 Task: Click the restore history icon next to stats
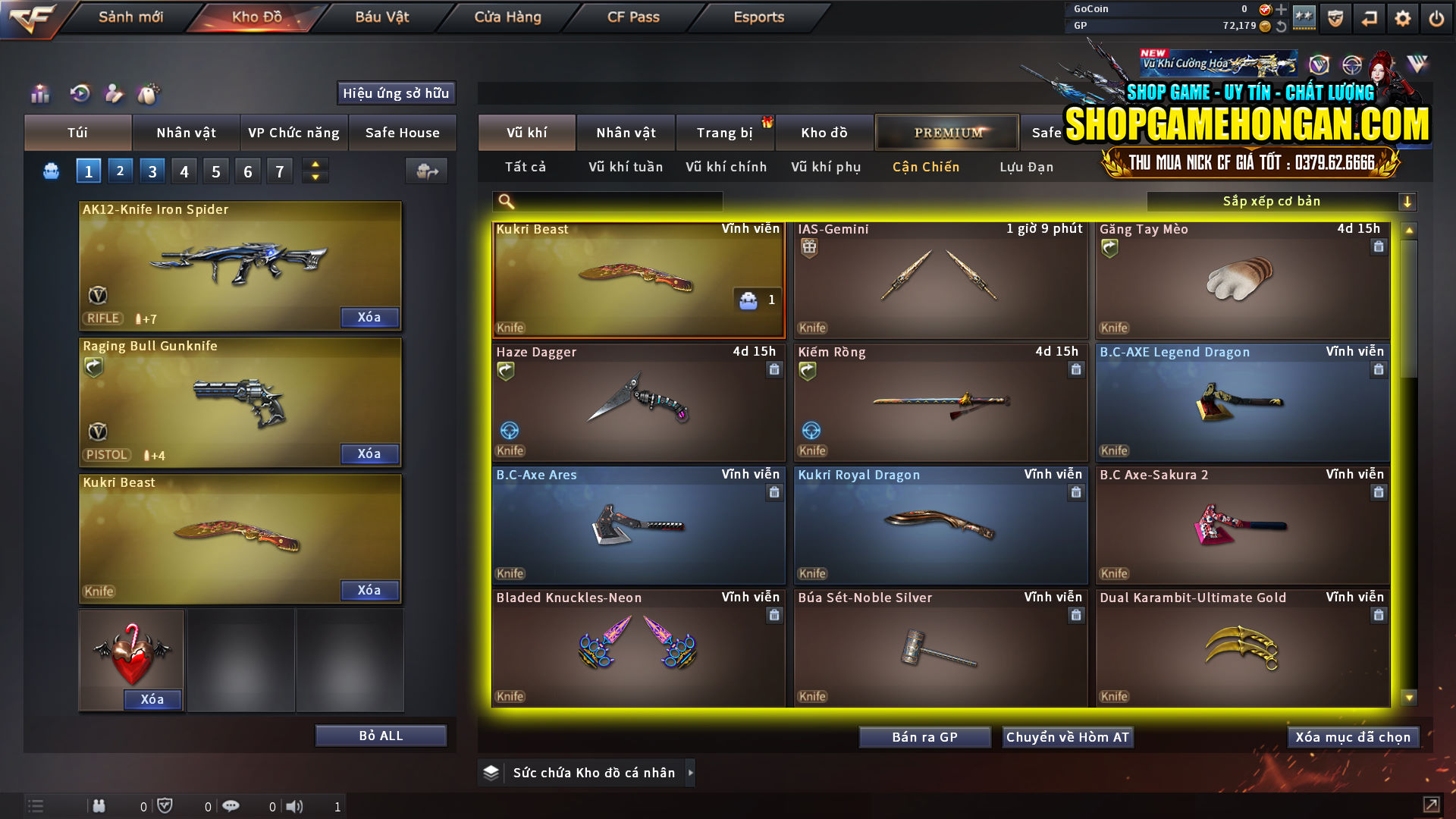pos(79,94)
